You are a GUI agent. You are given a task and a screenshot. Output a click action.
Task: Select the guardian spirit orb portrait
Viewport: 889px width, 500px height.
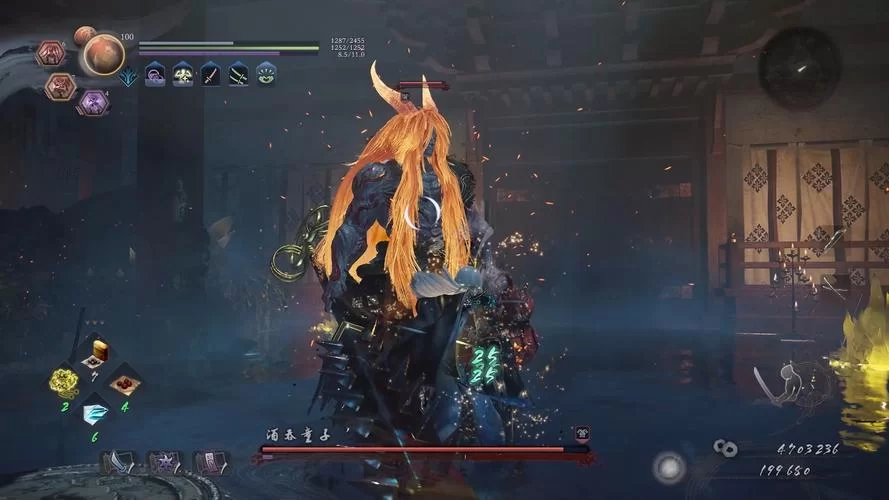pos(103,55)
